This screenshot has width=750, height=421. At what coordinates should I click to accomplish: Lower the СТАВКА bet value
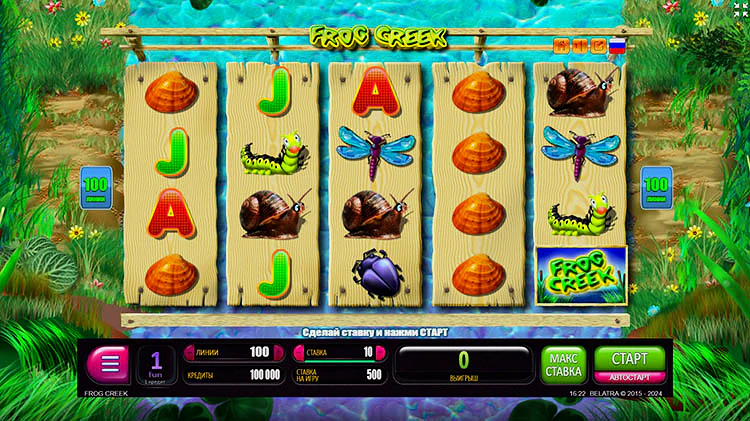297,352
